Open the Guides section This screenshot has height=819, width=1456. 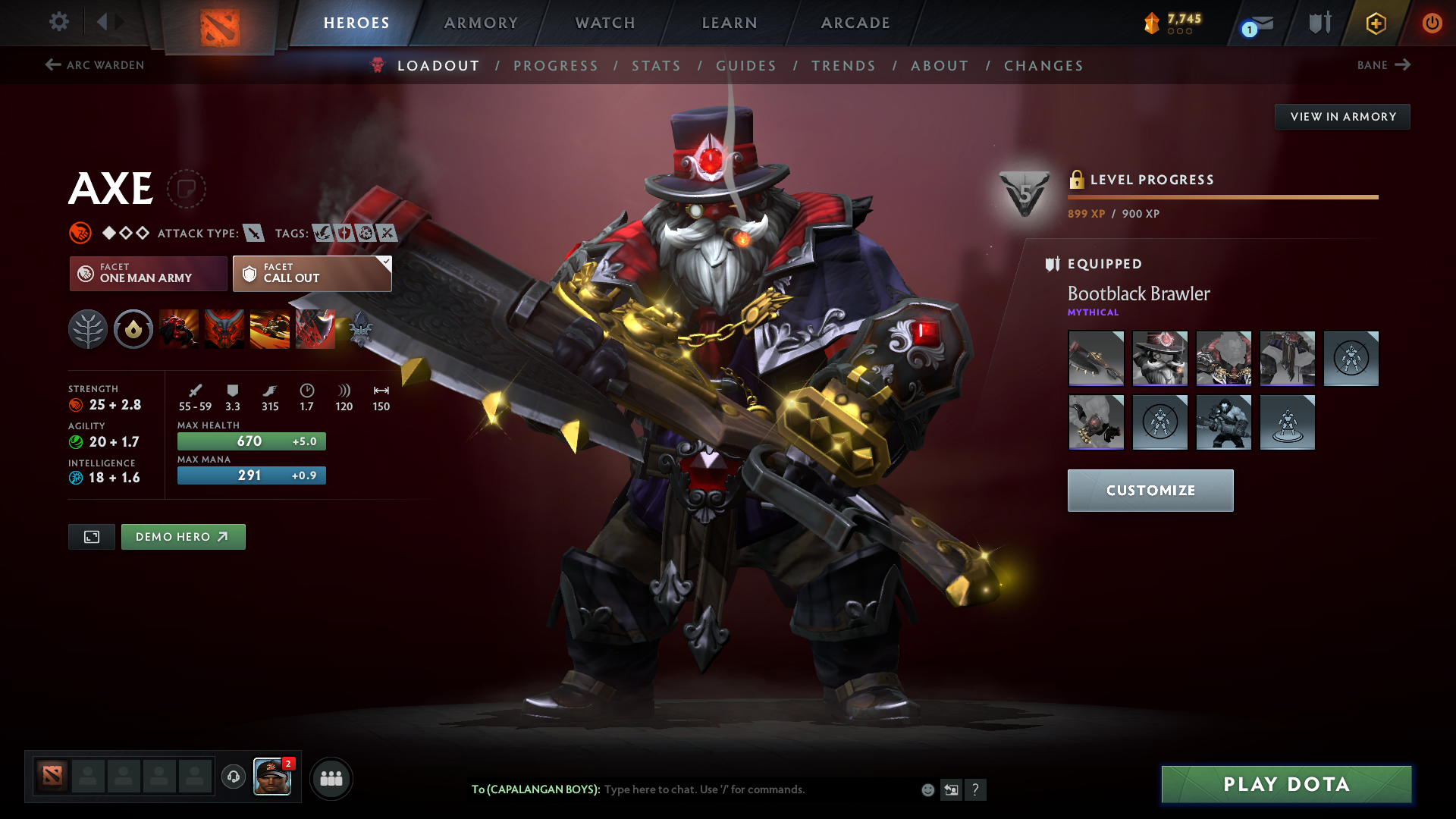tap(746, 66)
